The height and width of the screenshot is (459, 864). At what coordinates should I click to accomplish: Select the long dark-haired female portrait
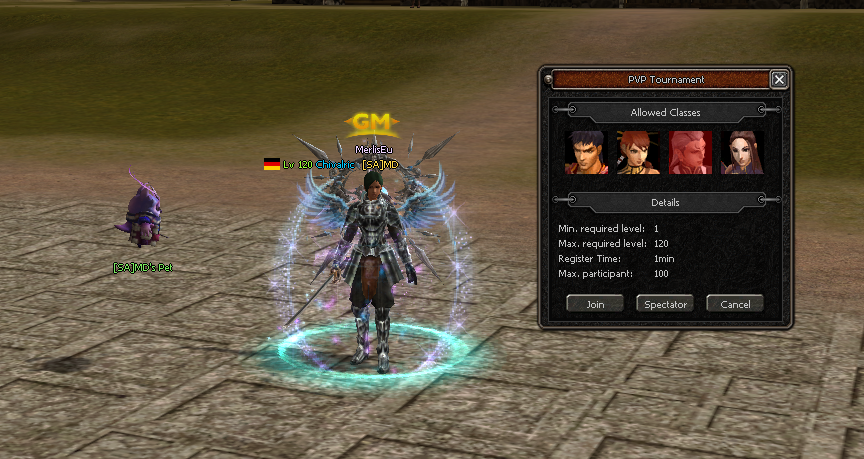coord(742,153)
